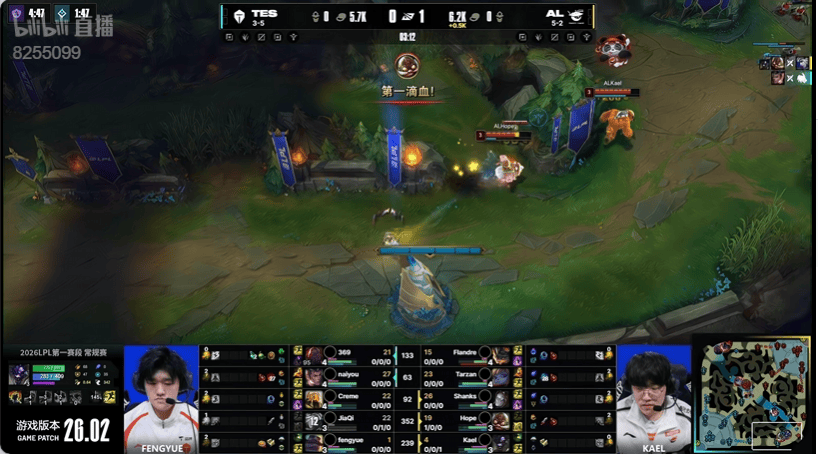Click the First Blood announcement icon

[x=407, y=67]
